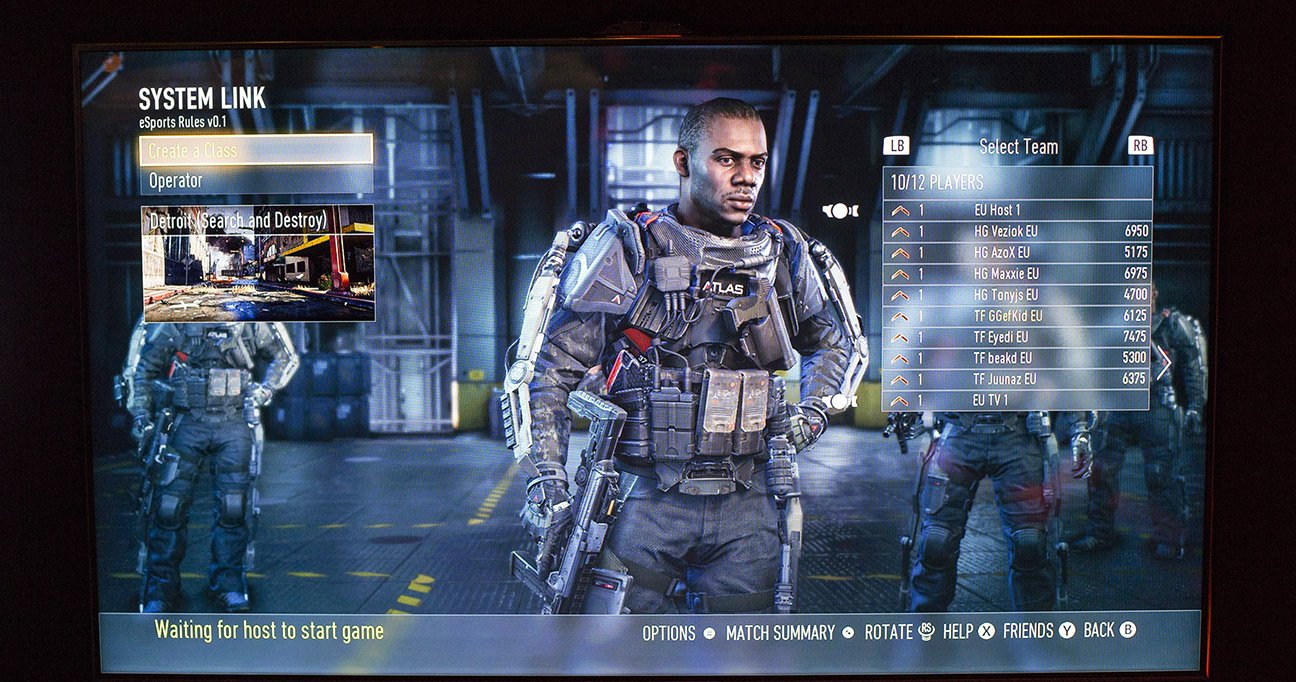Show the Match Summary
This screenshot has width=1296, height=682.
789,633
